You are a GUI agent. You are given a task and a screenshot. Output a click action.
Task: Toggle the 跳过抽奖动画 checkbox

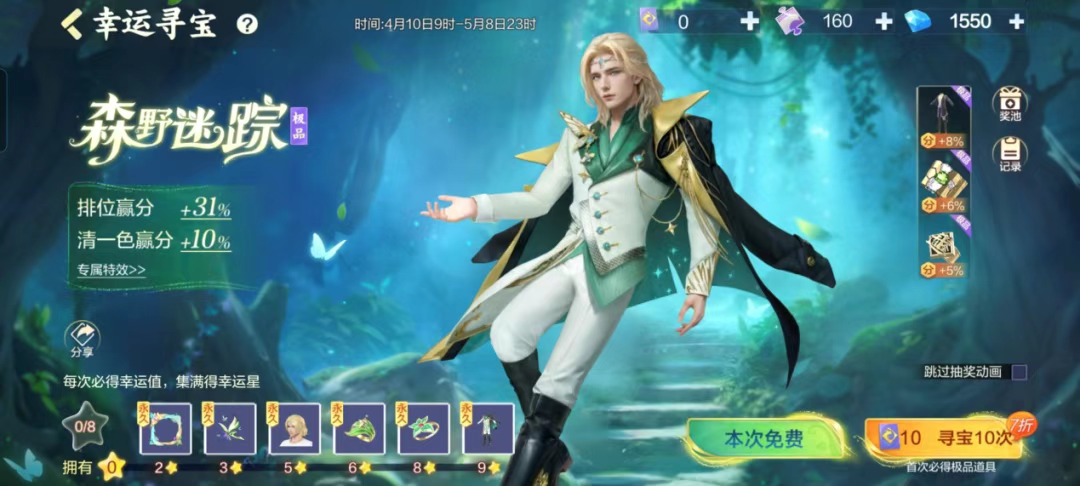point(1019,372)
